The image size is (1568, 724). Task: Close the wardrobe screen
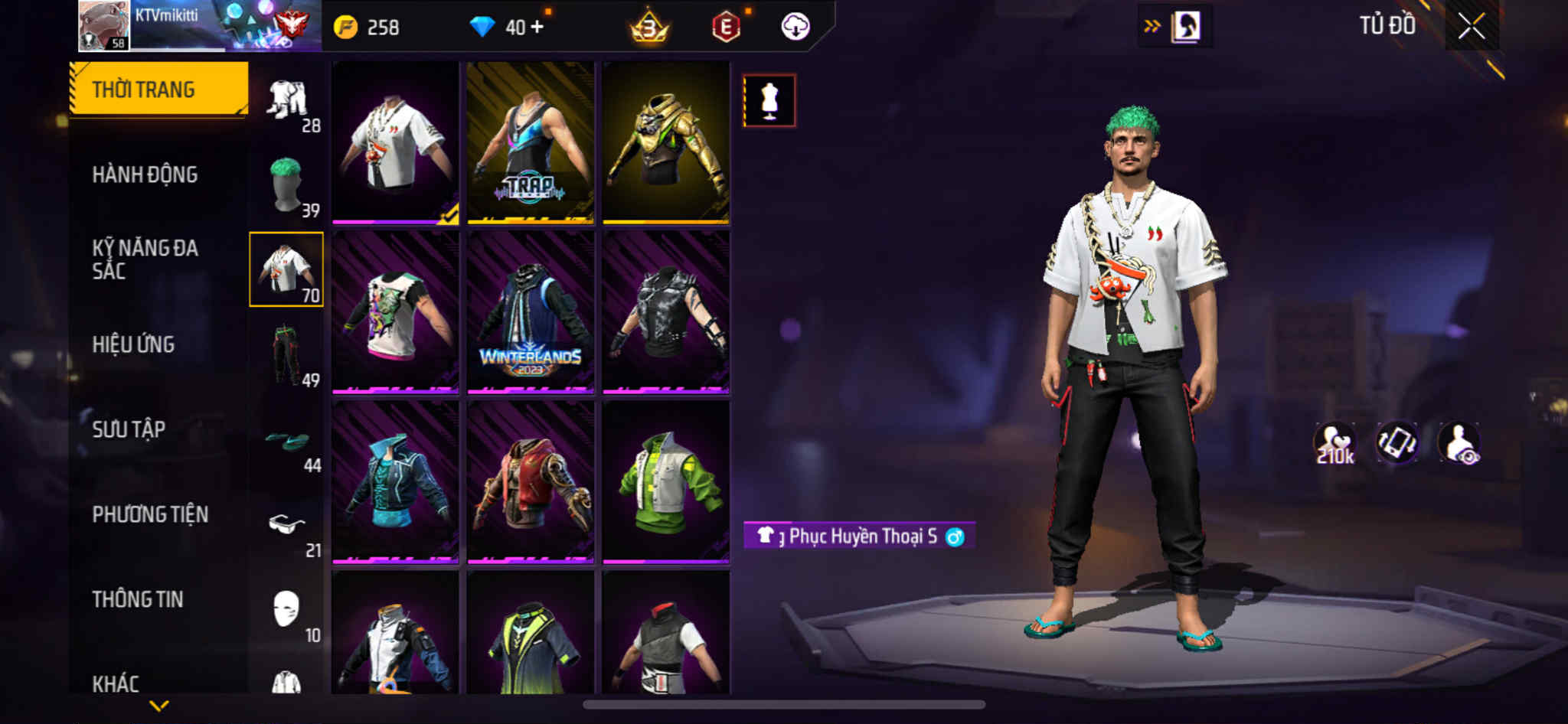[x=1471, y=28]
